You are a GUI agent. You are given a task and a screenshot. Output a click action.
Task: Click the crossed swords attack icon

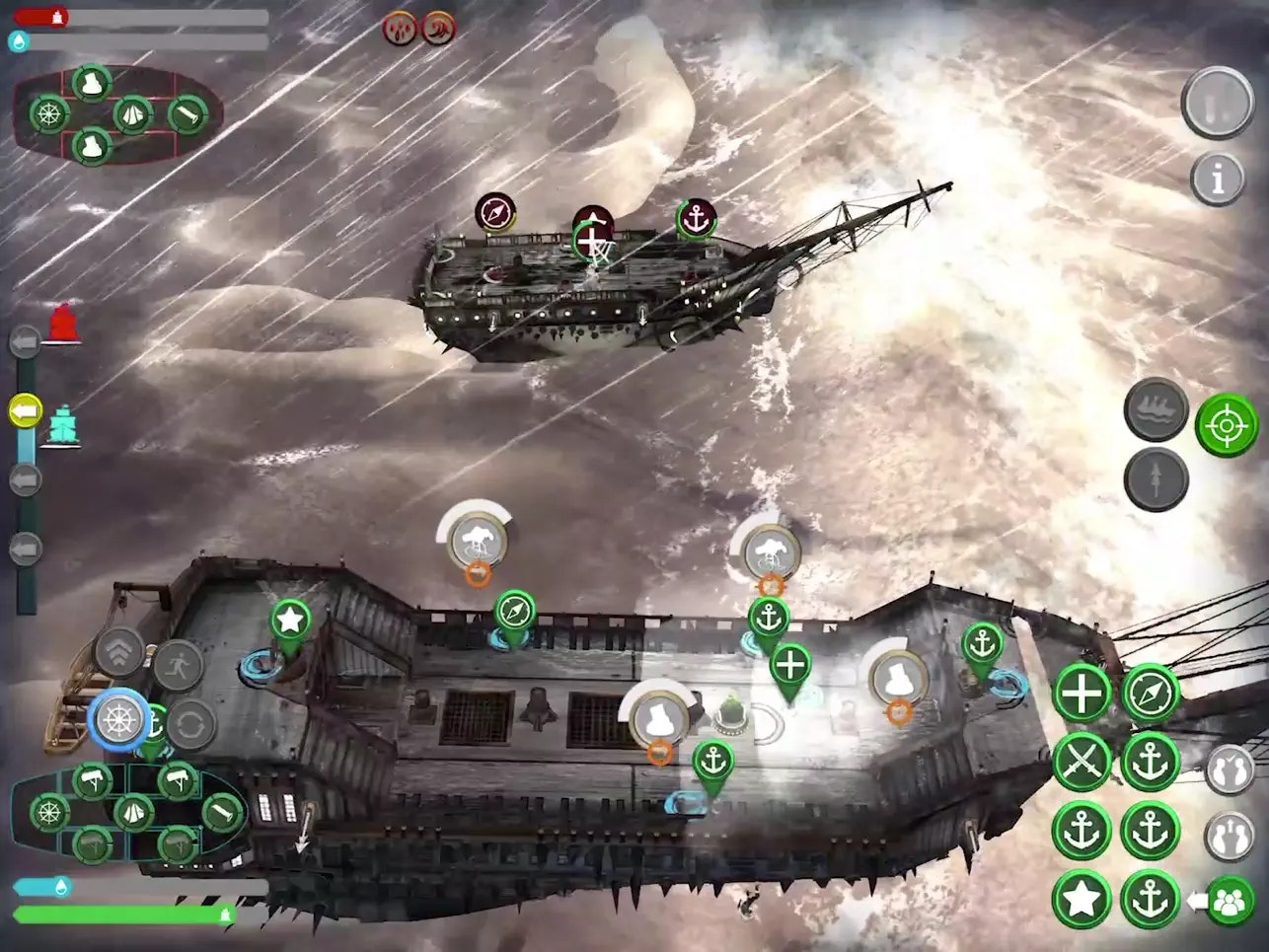click(x=1082, y=762)
